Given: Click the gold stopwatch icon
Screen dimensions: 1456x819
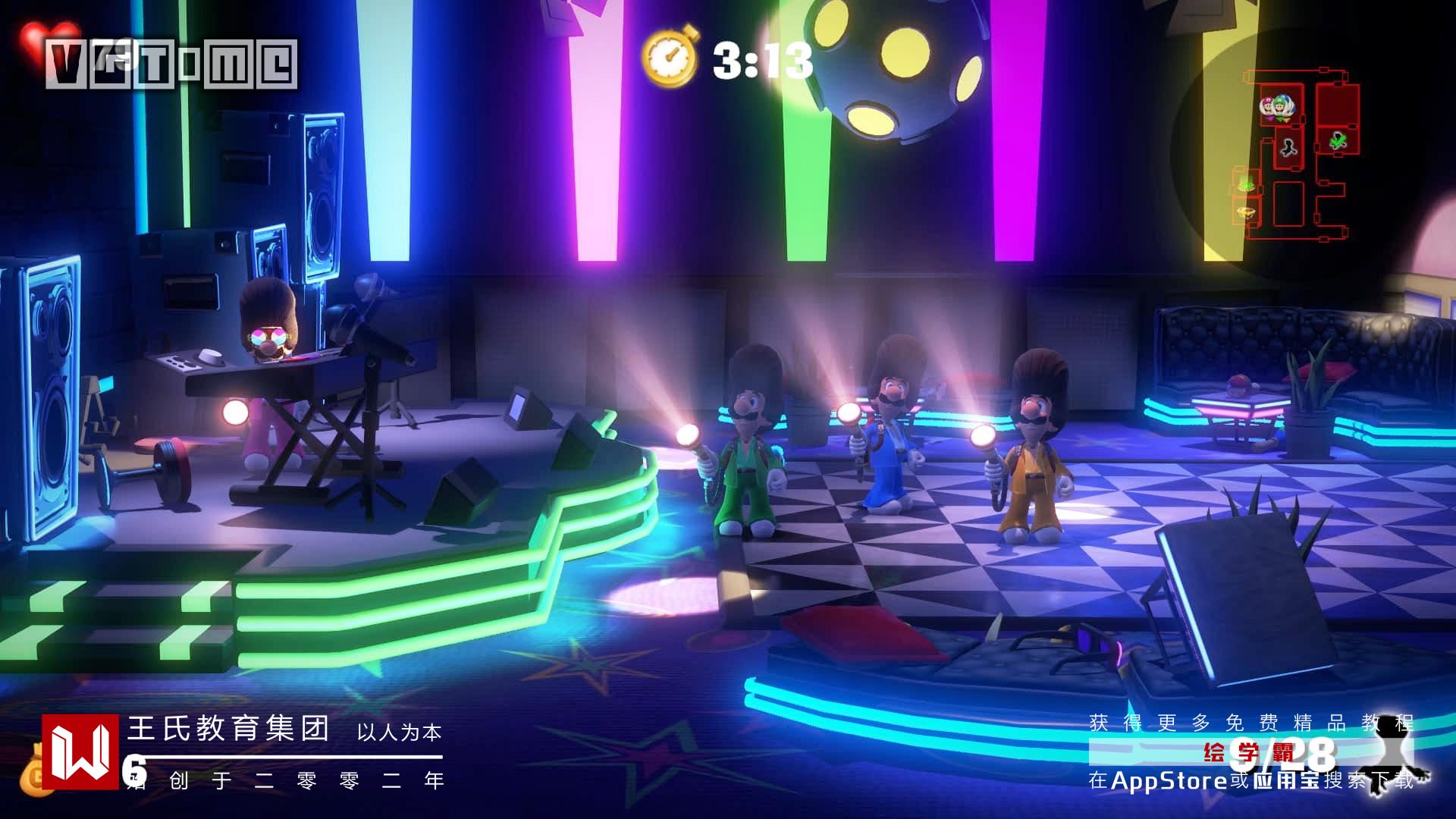Looking at the screenshot, I should coord(670,57).
